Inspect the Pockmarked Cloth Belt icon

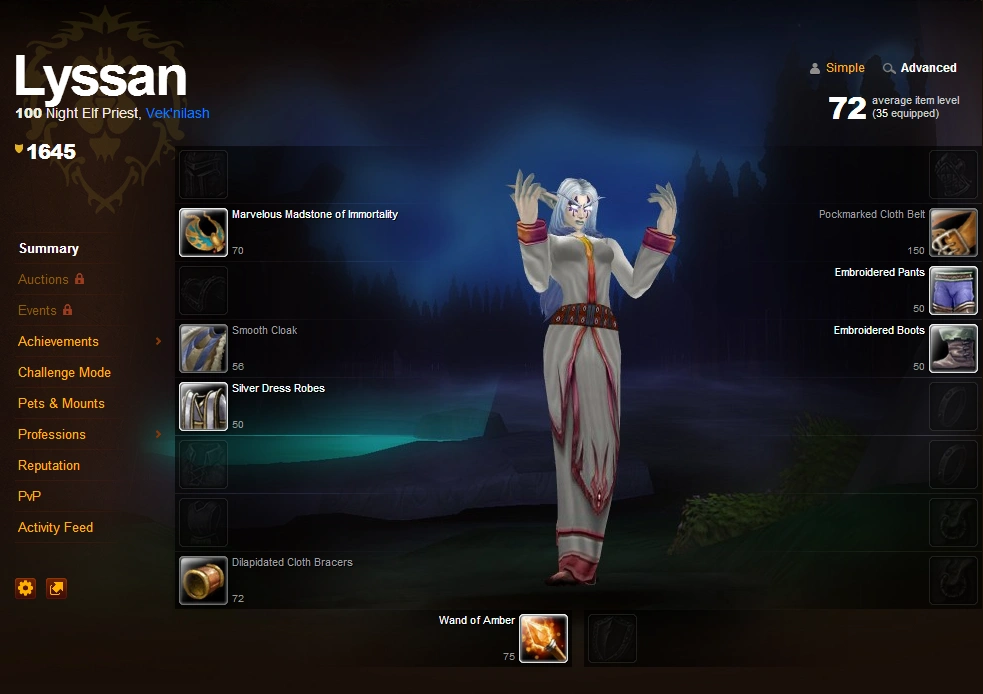coord(953,233)
